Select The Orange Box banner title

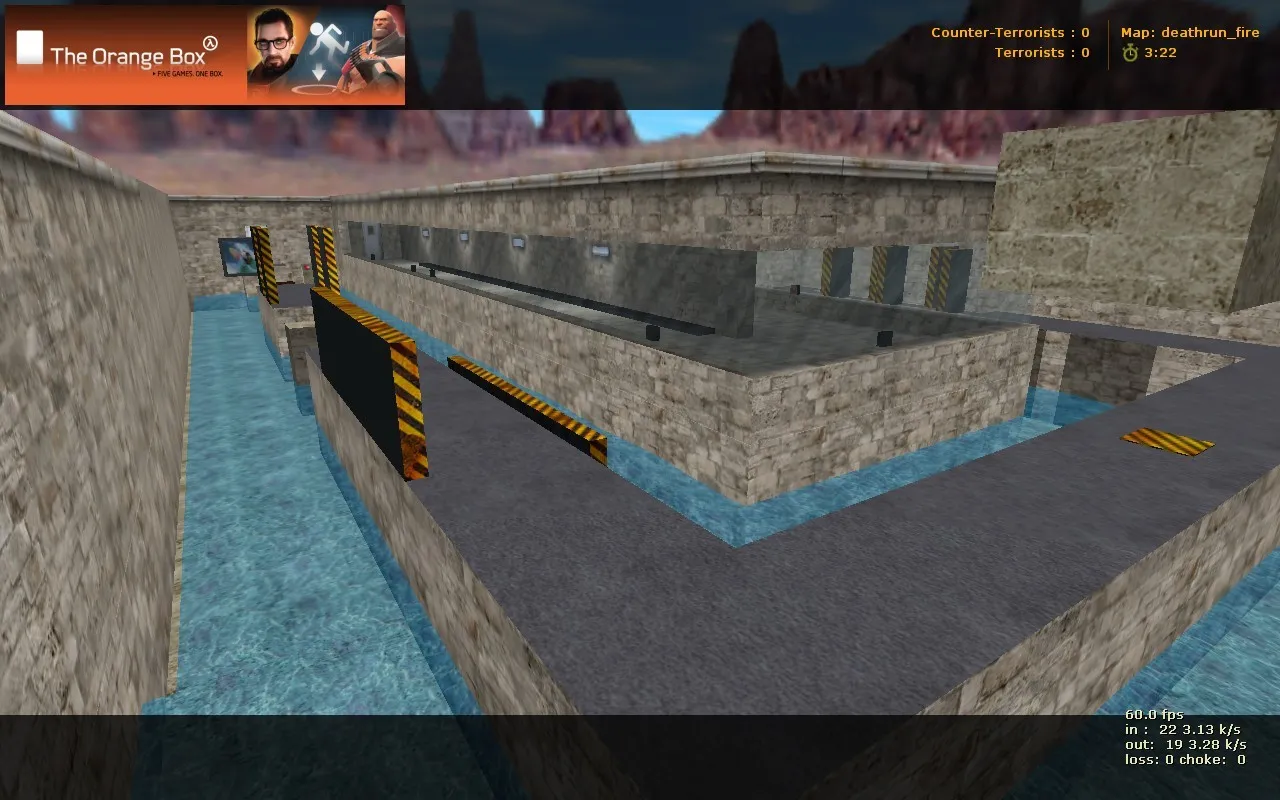click(x=128, y=56)
